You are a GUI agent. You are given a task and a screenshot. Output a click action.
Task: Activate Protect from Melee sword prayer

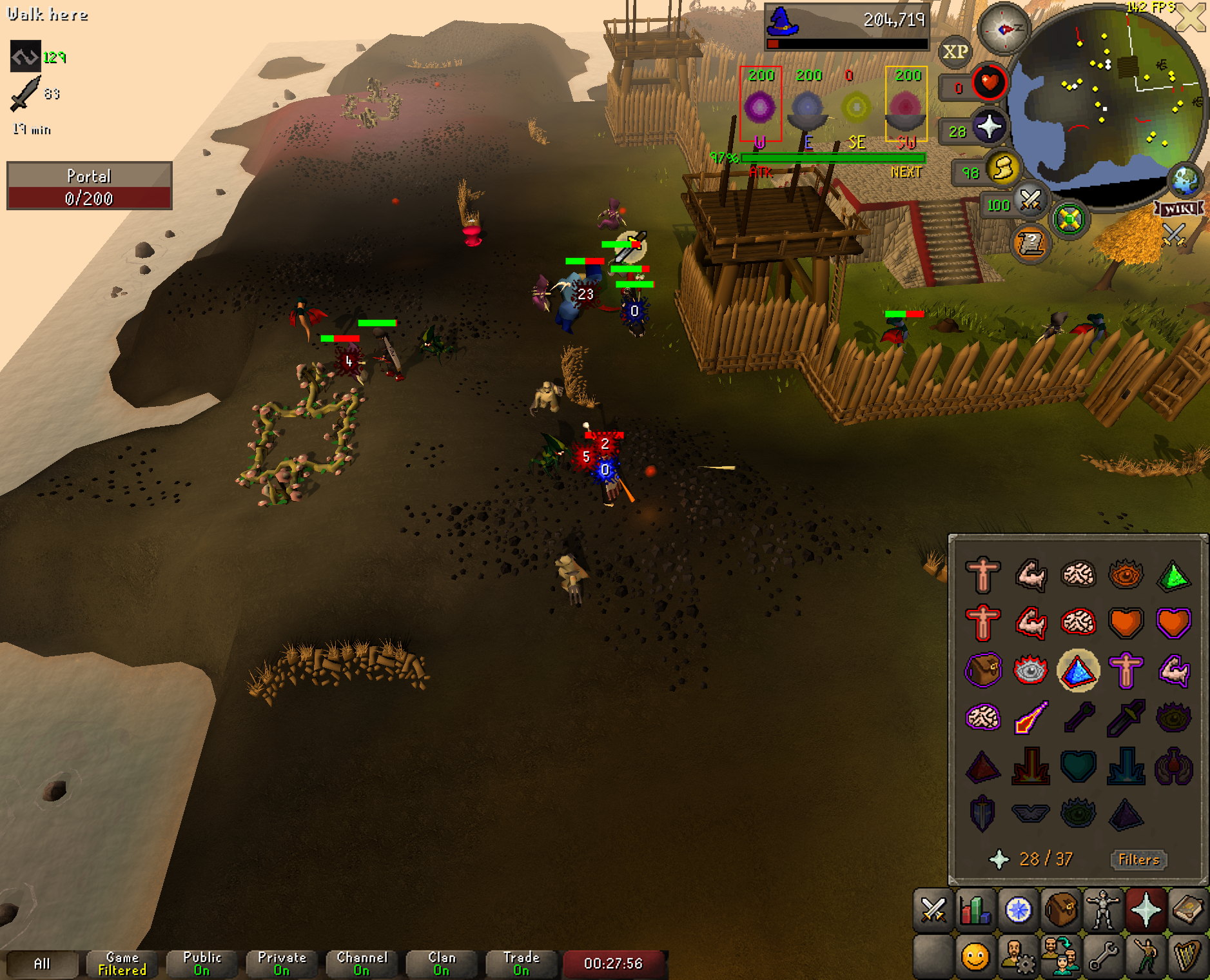tap(1125, 717)
